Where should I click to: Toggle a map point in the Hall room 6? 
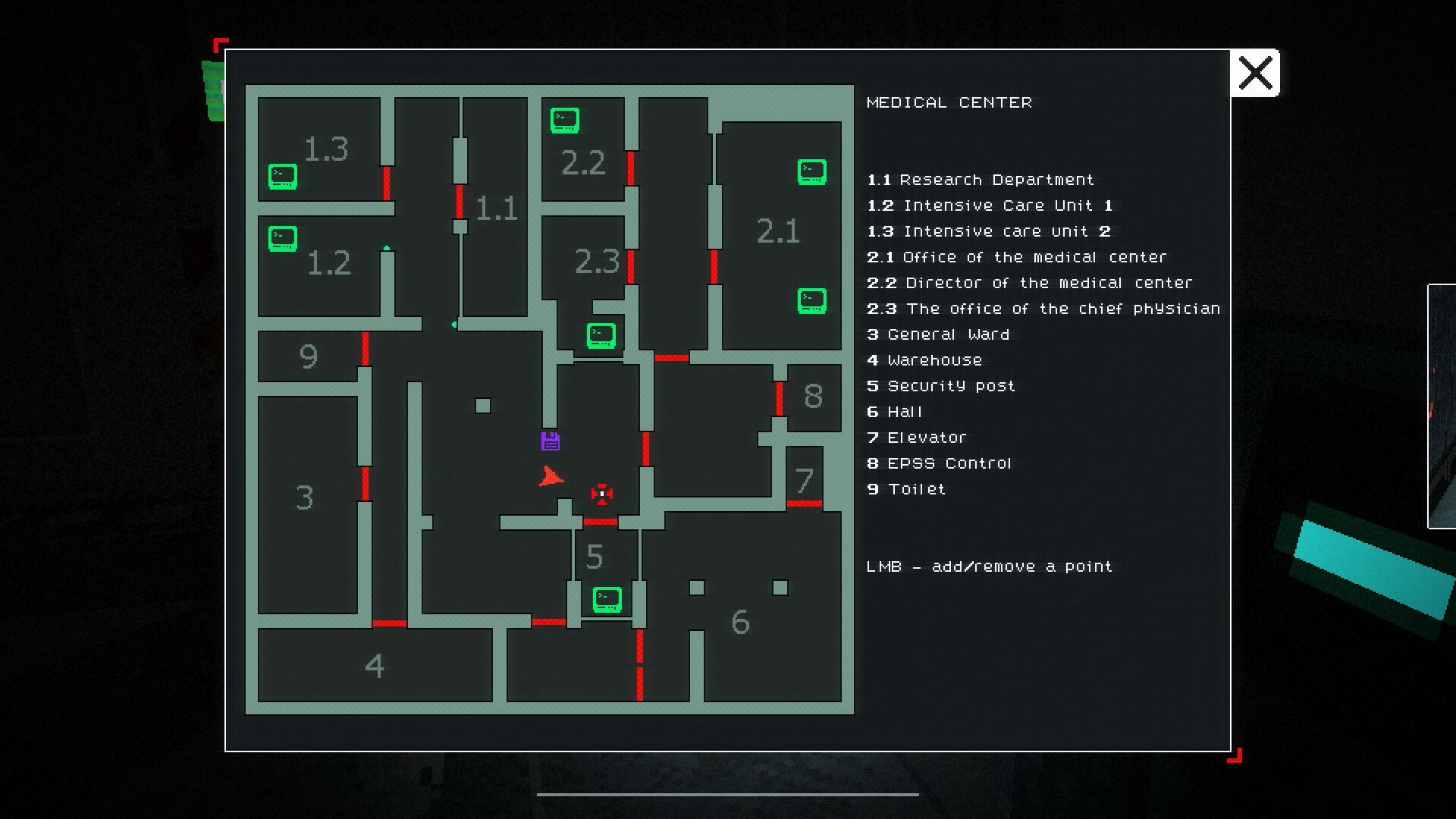click(739, 622)
